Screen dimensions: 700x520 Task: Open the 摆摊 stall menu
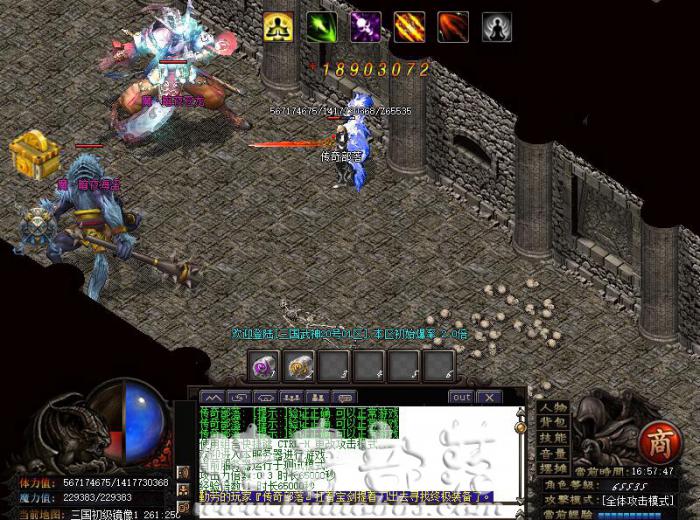coord(553,467)
